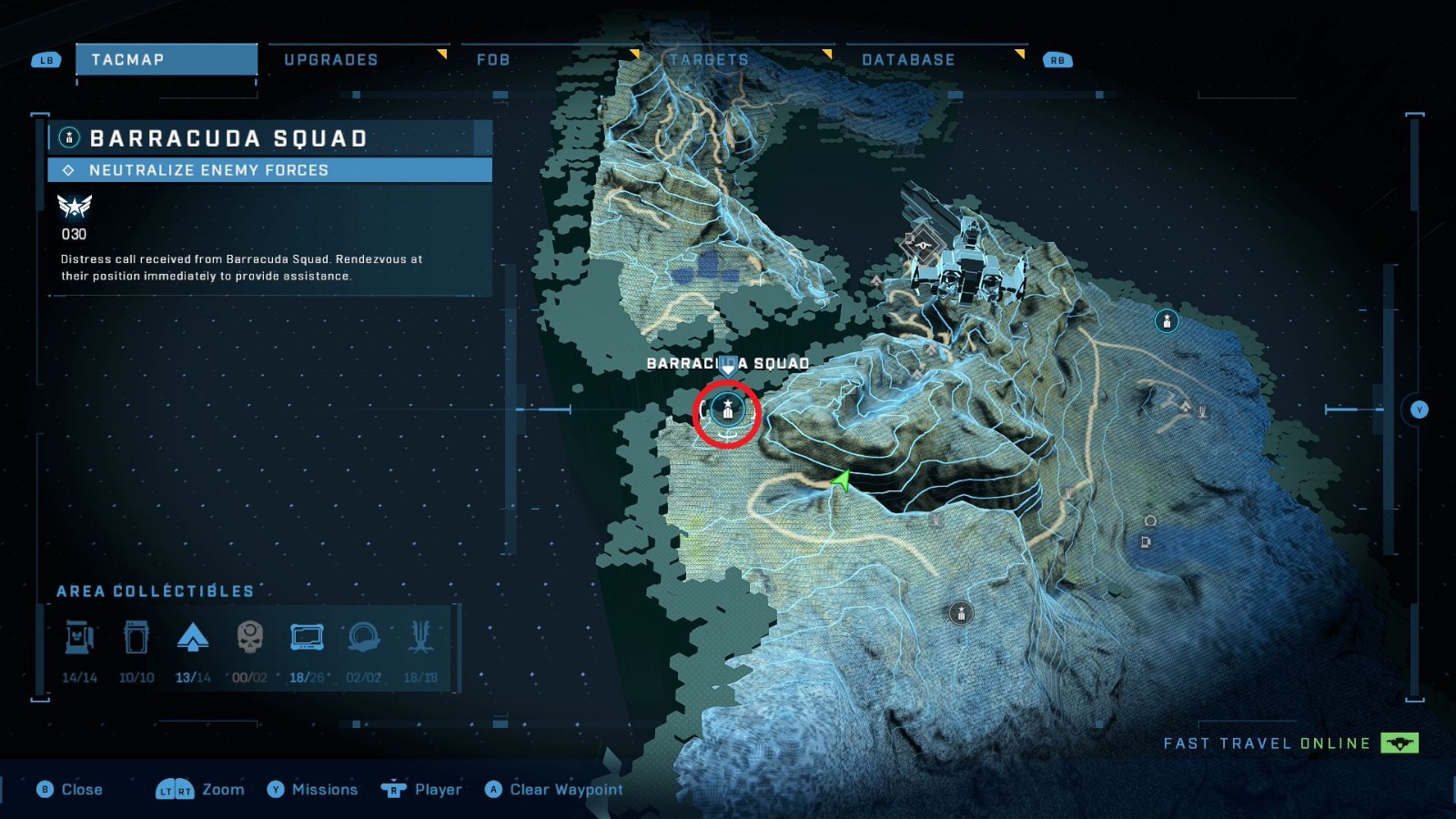Click the Fast Travel Pelican icon
1456x819 pixels.
[x=1401, y=743]
